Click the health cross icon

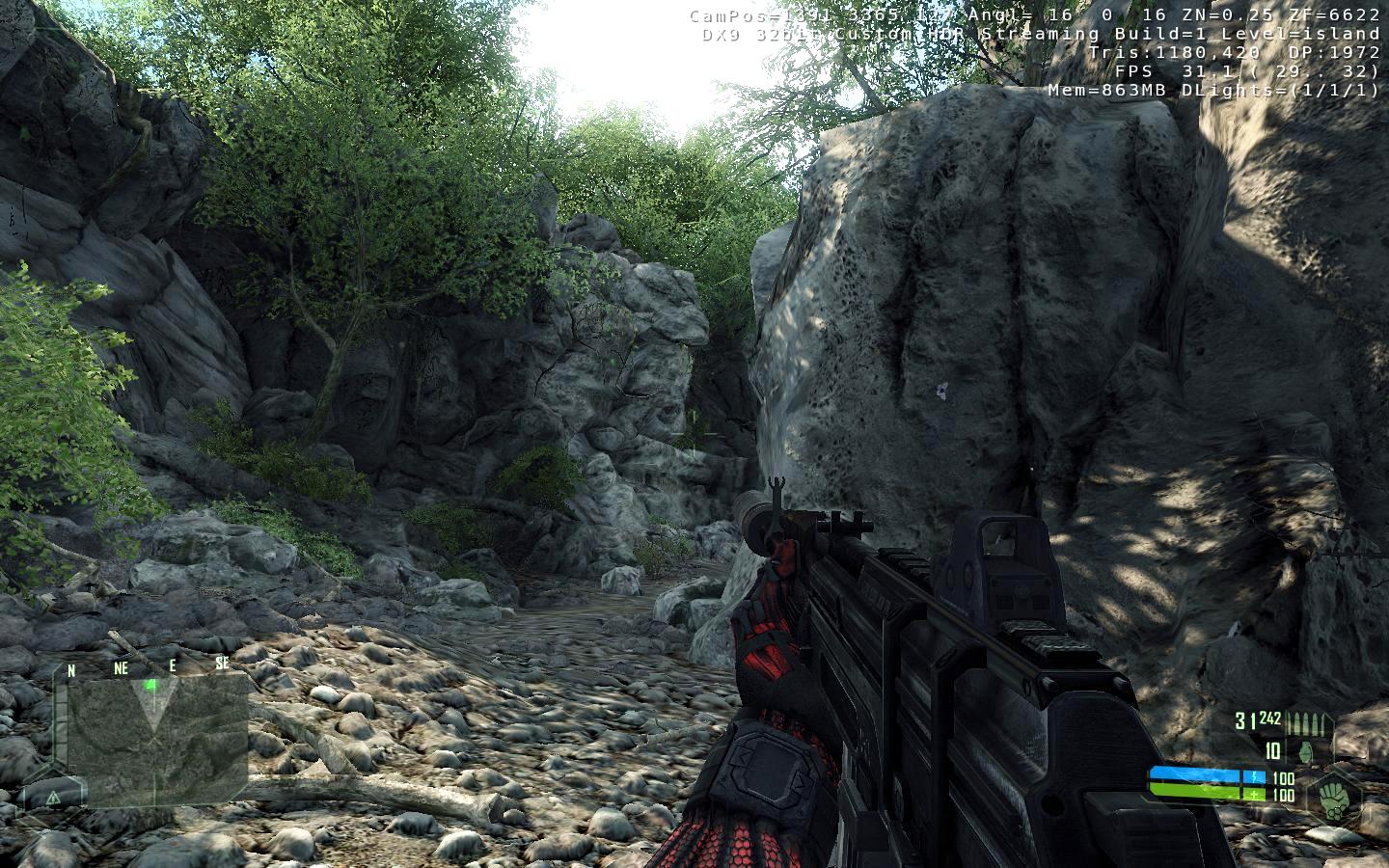coord(1254,794)
